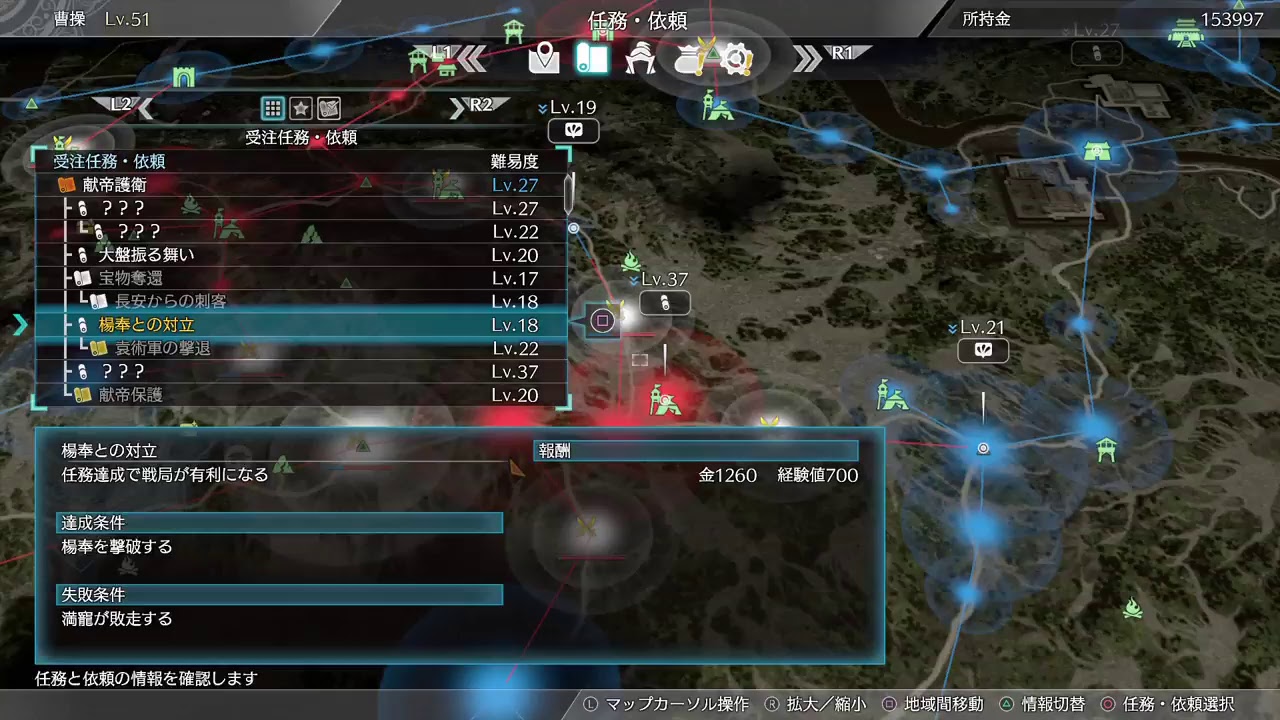Screen dimensions: 1280x720
Task: Open the mission scroll icon in the toolbar
Action: [x=592, y=59]
